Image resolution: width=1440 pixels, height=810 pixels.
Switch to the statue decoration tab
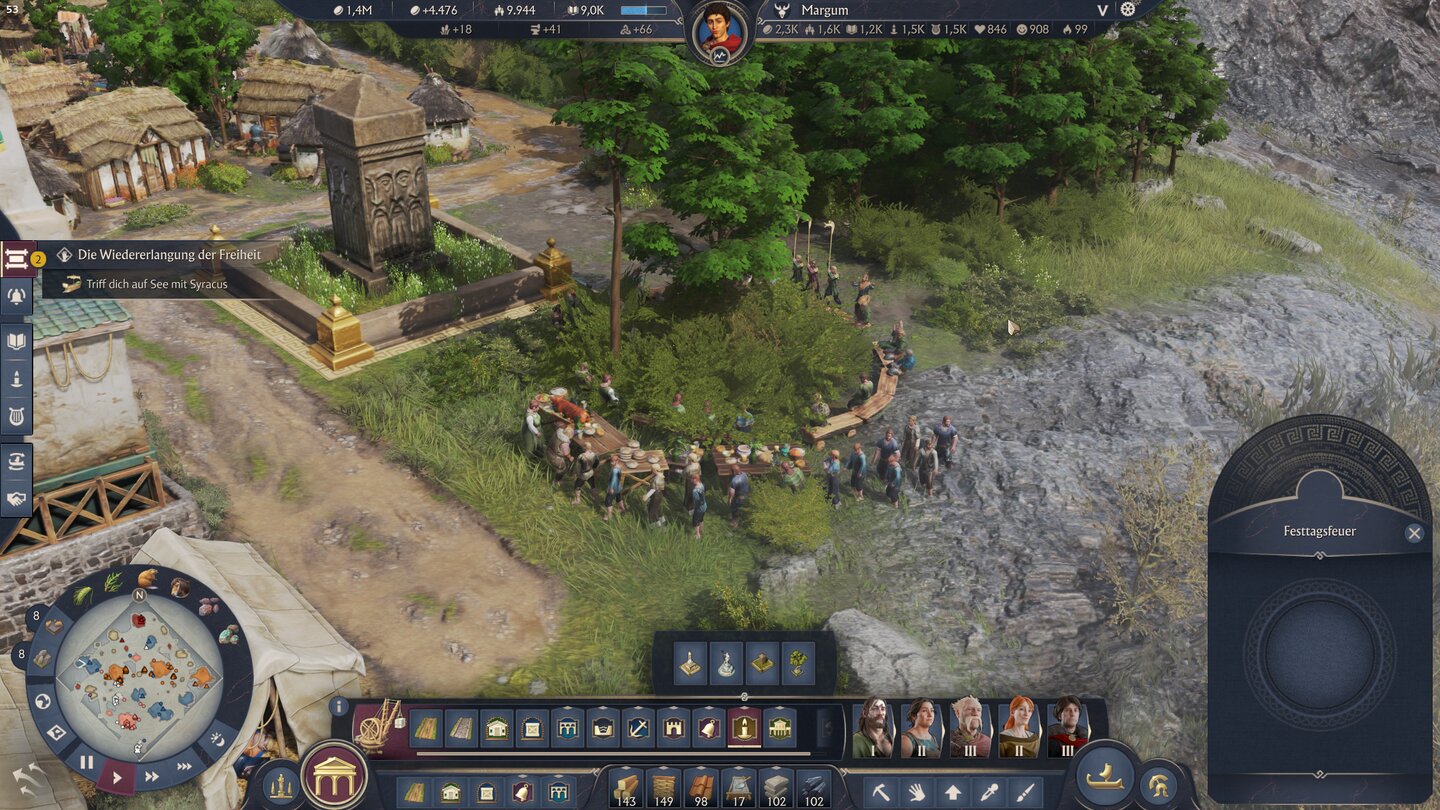(x=727, y=663)
